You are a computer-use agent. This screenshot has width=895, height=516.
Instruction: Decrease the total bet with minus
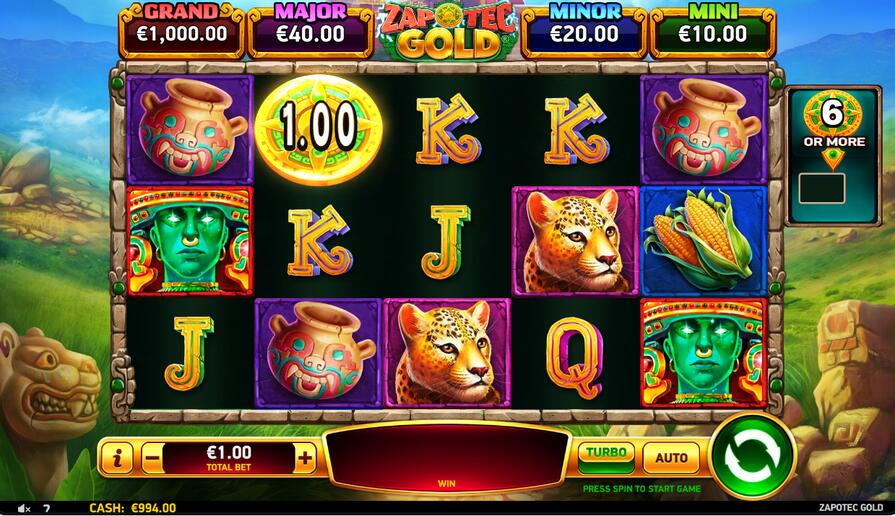pos(152,459)
